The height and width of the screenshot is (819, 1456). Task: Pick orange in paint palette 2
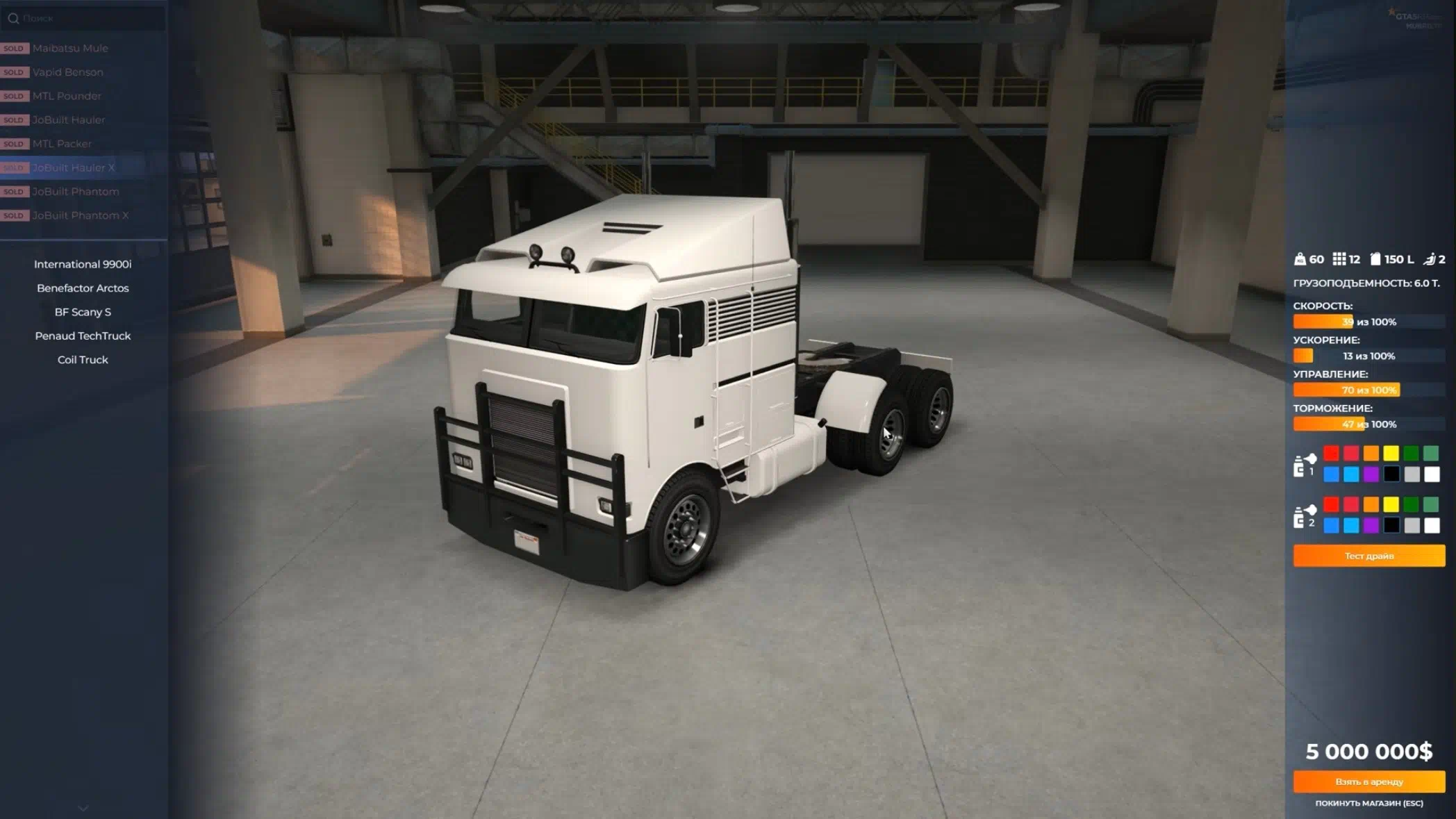pos(1371,504)
